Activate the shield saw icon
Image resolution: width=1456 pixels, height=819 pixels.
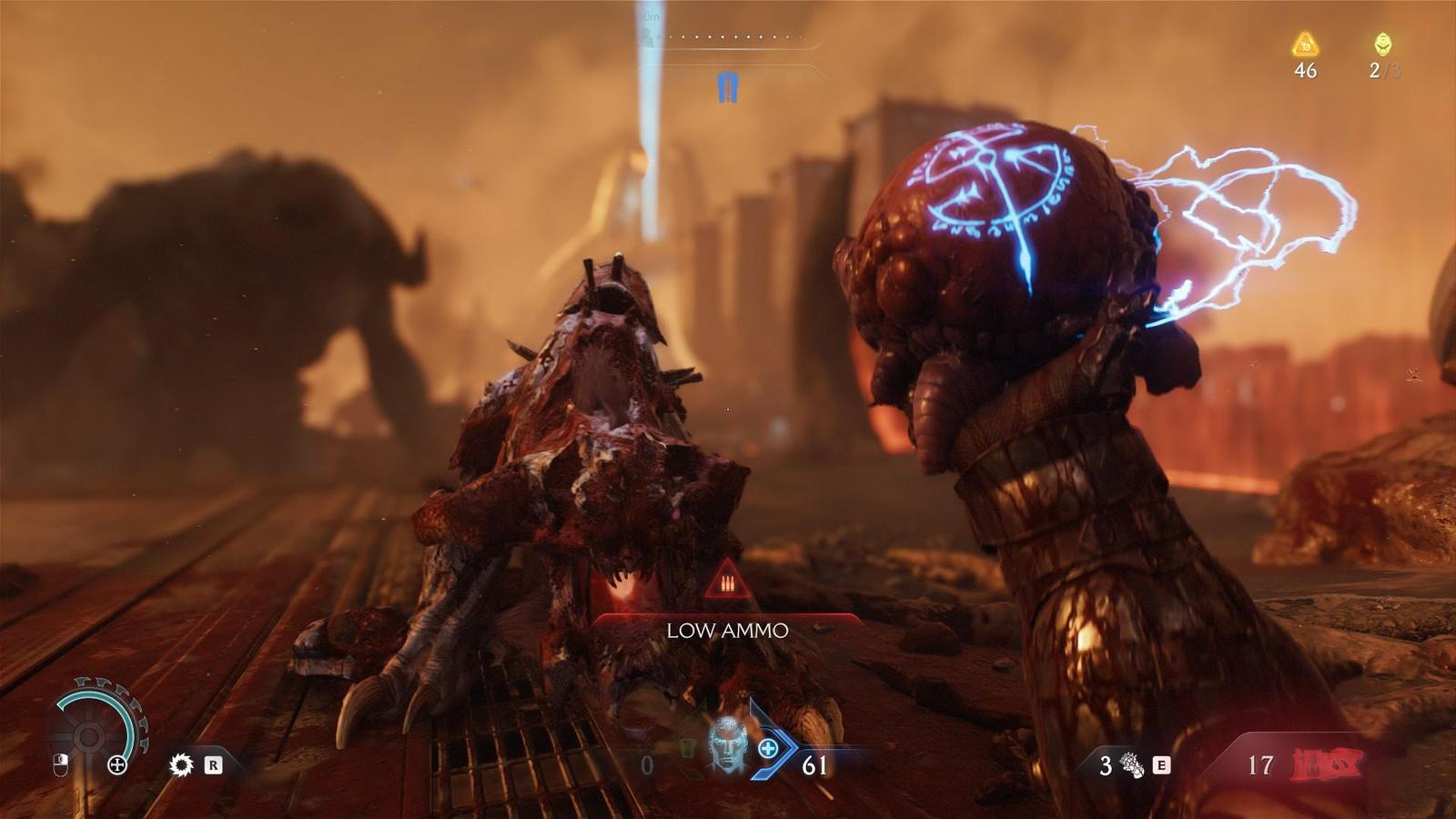[x=181, y=764]
